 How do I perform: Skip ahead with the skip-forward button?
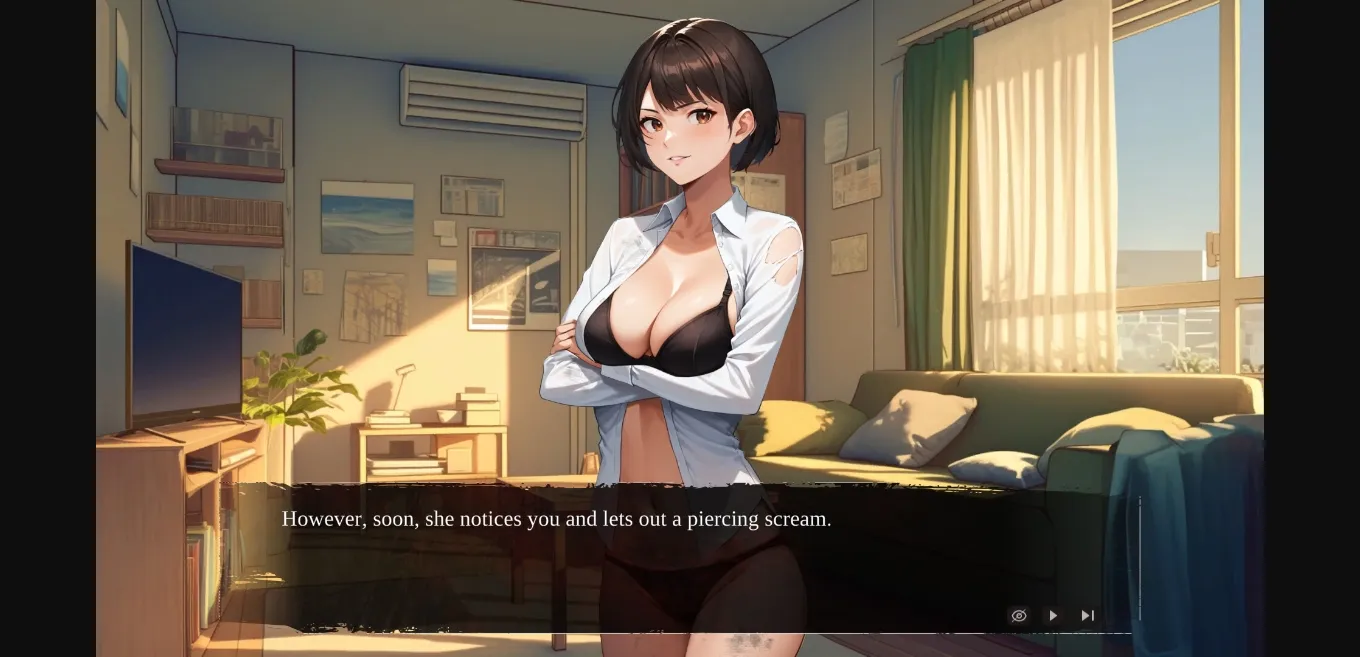tap(1087, 615)
